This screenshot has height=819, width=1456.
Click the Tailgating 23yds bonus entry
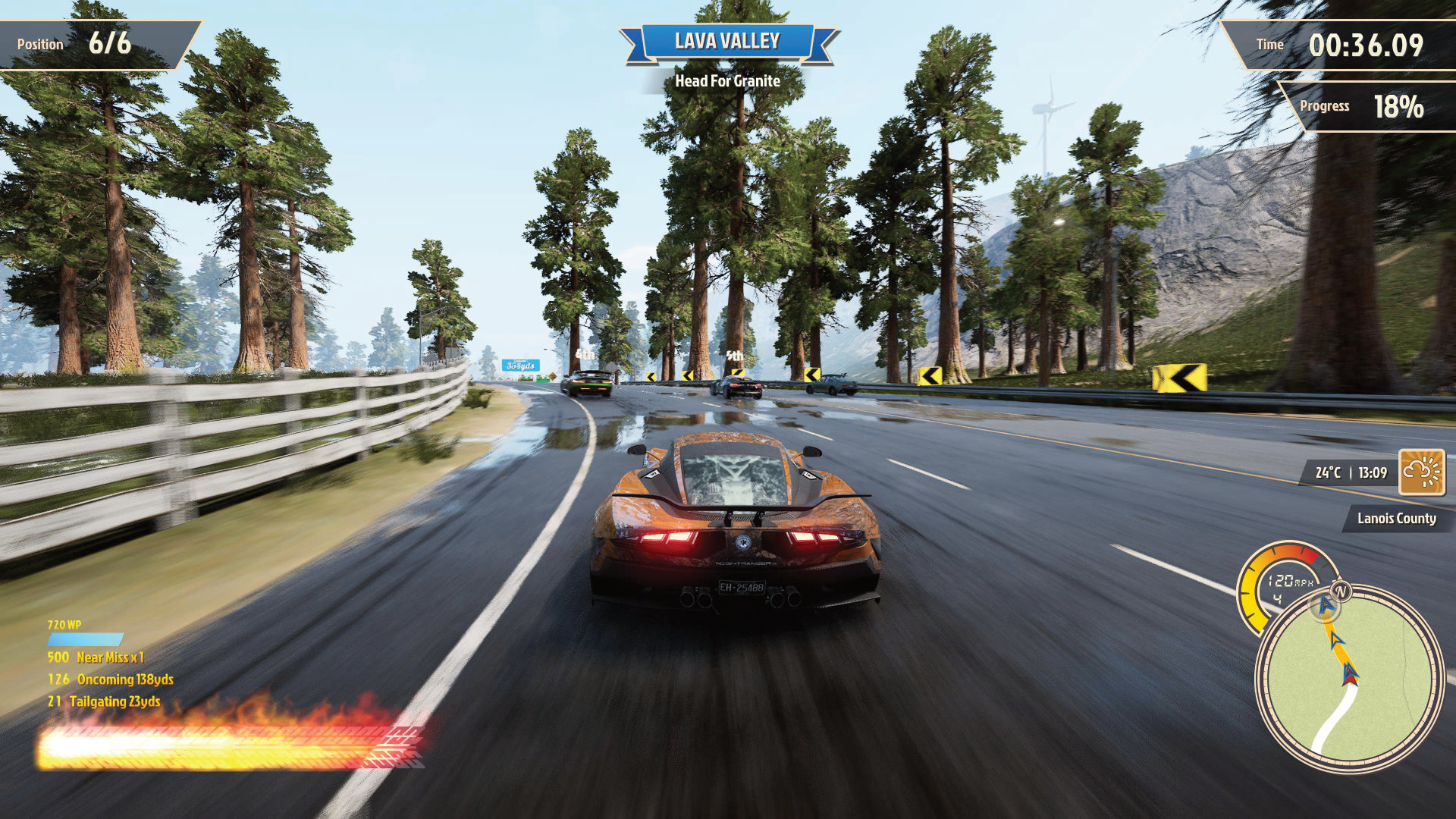click(102, 702)
